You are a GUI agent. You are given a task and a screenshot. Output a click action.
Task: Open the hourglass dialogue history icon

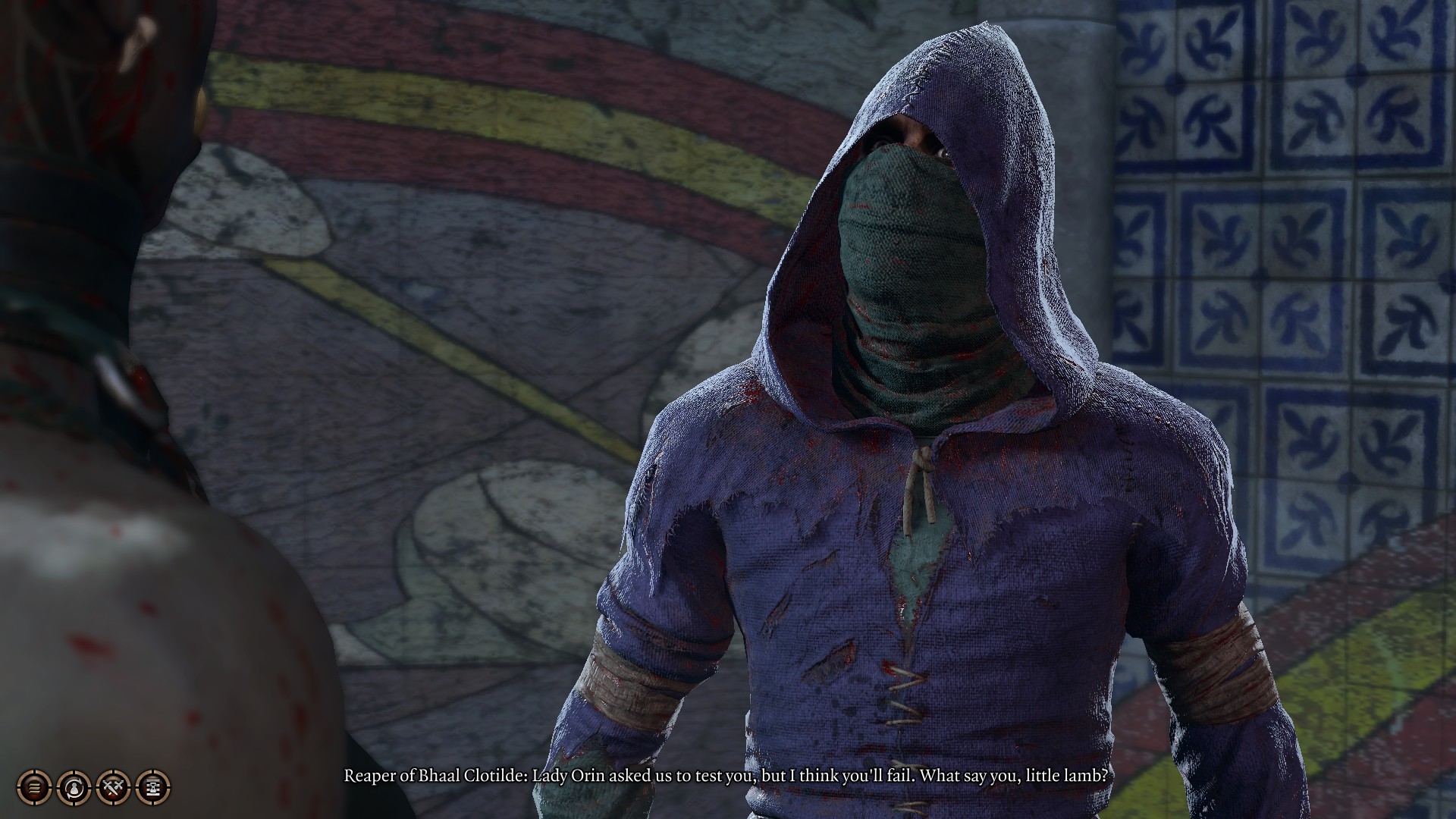tap(153, 787)
